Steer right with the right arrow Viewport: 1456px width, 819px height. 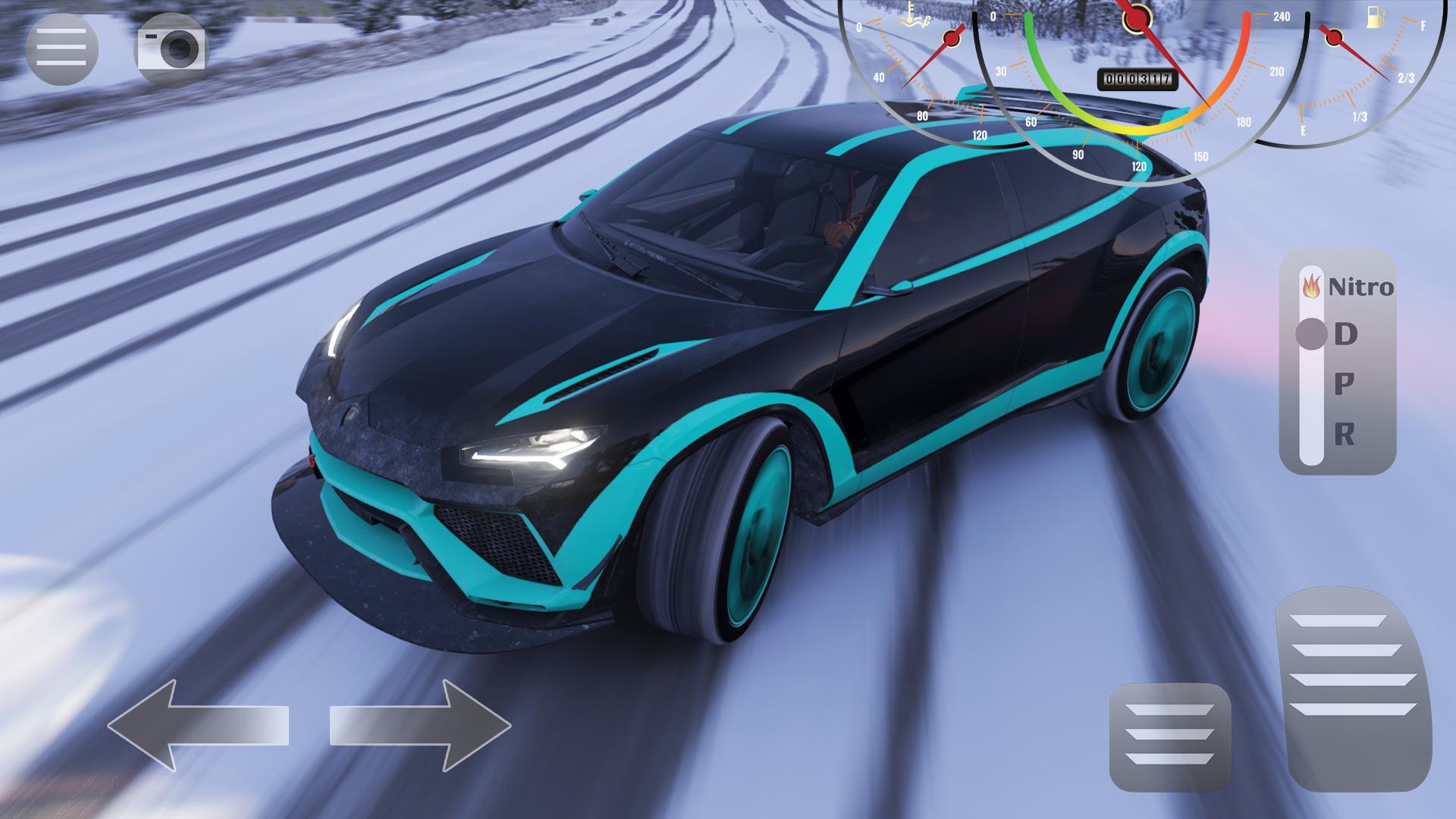420,725
